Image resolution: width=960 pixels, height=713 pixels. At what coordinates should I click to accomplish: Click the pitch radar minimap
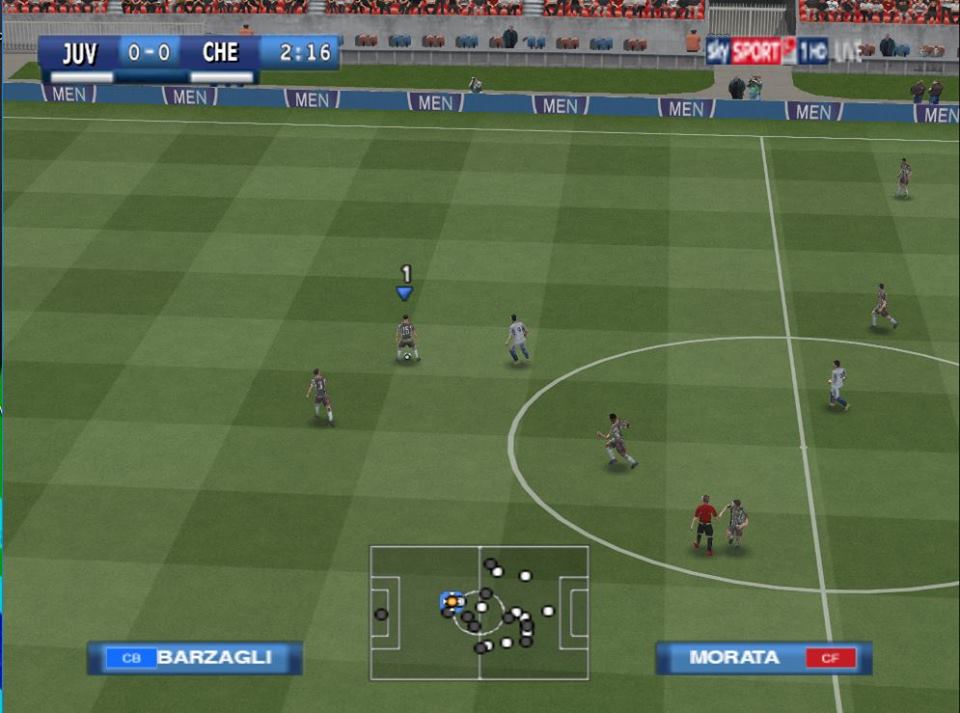pos(479,612)
